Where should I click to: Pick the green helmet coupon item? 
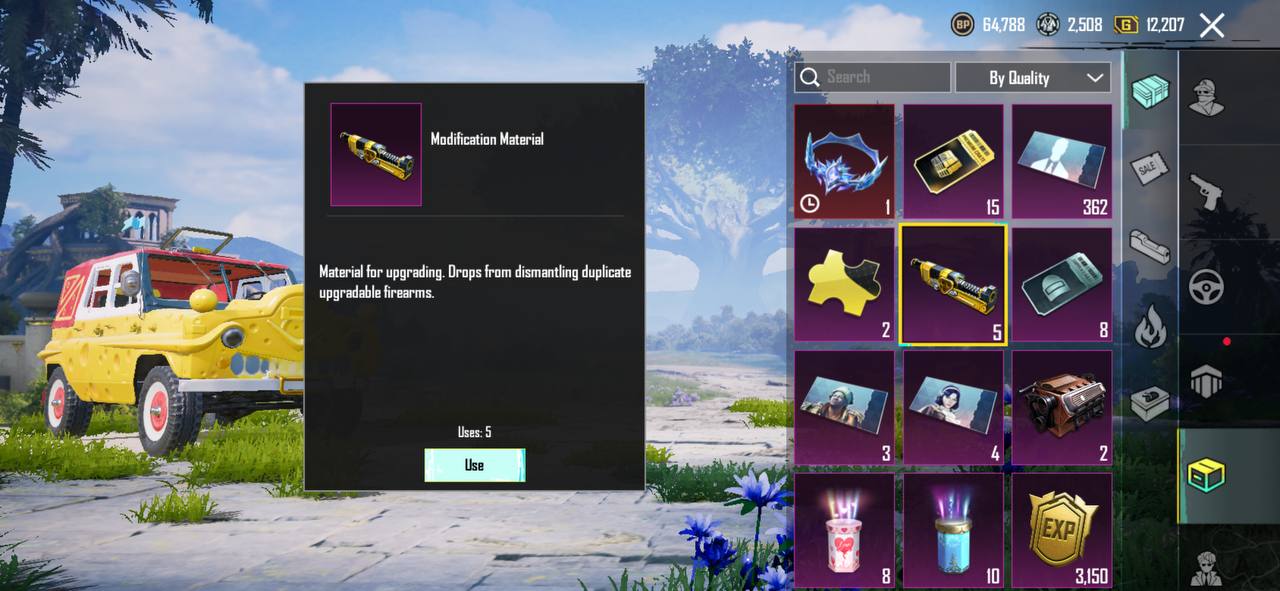(x=1062, y=285)
